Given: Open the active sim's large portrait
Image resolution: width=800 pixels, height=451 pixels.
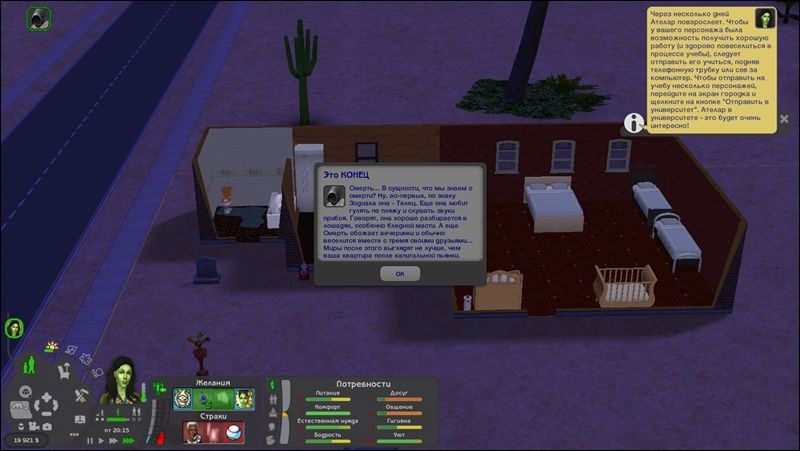Looking at the screenshot, I should pos(122,380).
